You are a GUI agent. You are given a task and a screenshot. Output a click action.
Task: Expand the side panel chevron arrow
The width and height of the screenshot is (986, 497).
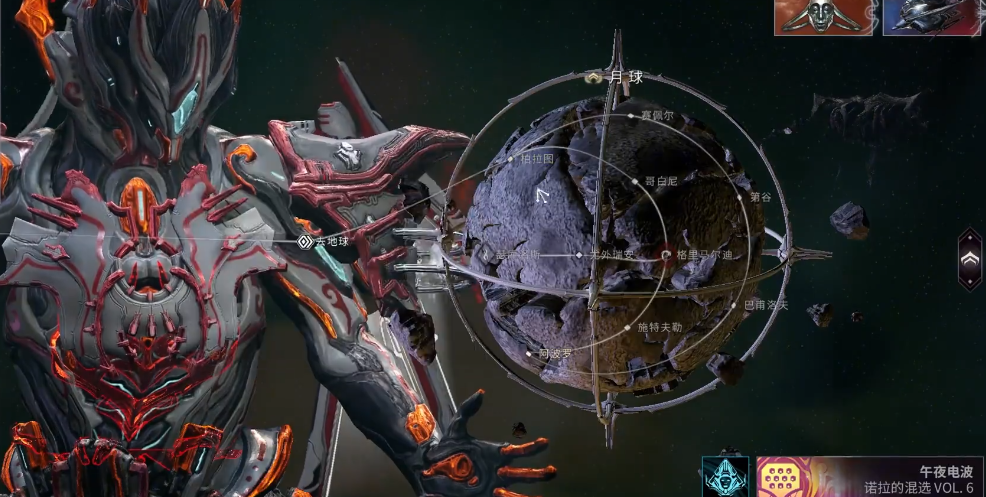click(x=969, y=258)
